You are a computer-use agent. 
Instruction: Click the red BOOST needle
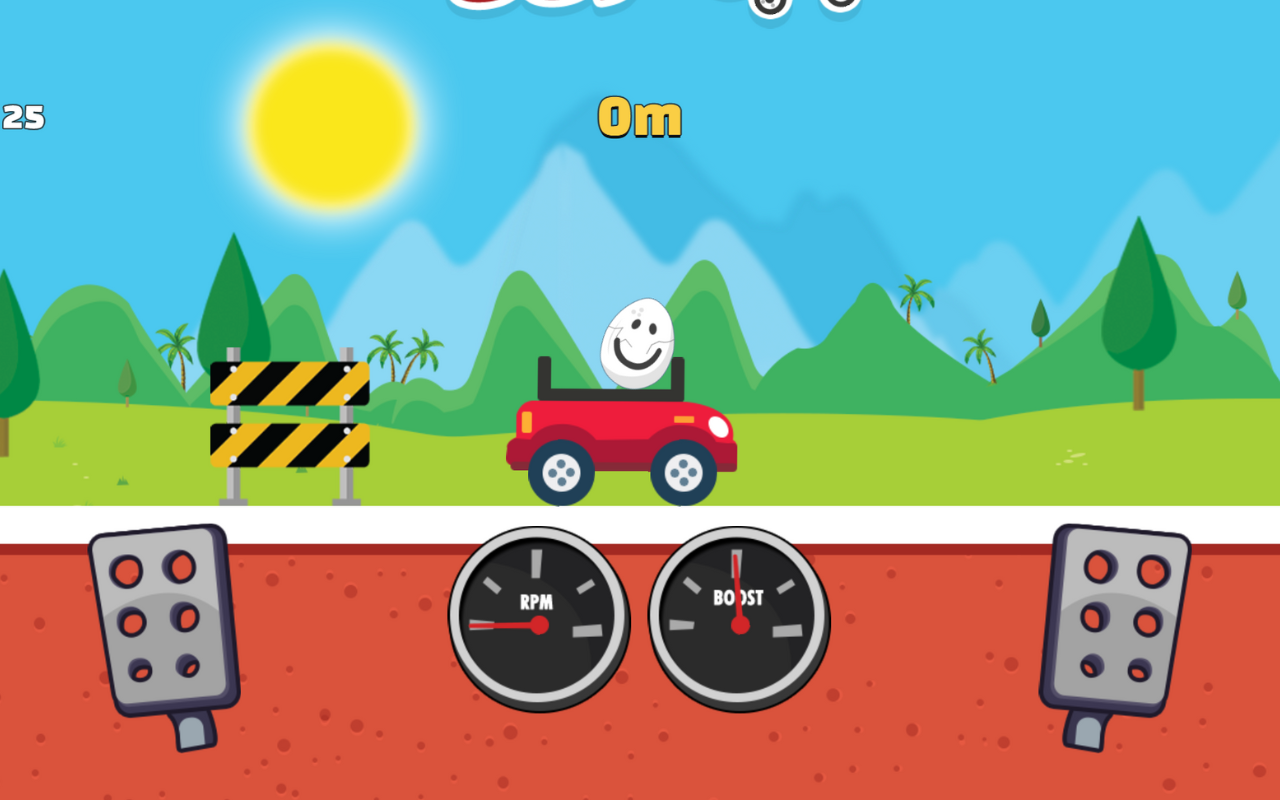click(x=738, y=590)
